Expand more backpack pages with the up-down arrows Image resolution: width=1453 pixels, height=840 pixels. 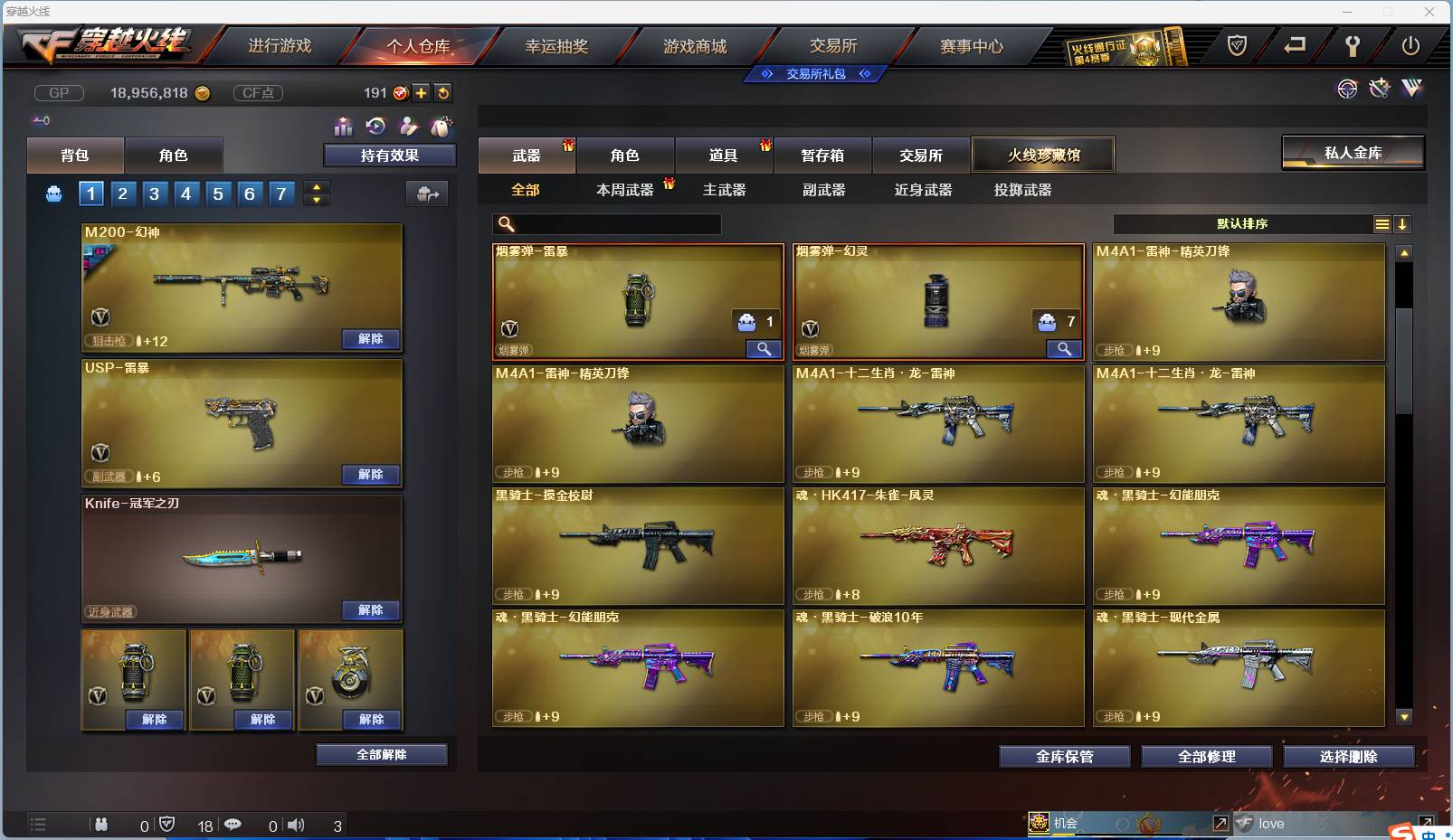[315, 193]
